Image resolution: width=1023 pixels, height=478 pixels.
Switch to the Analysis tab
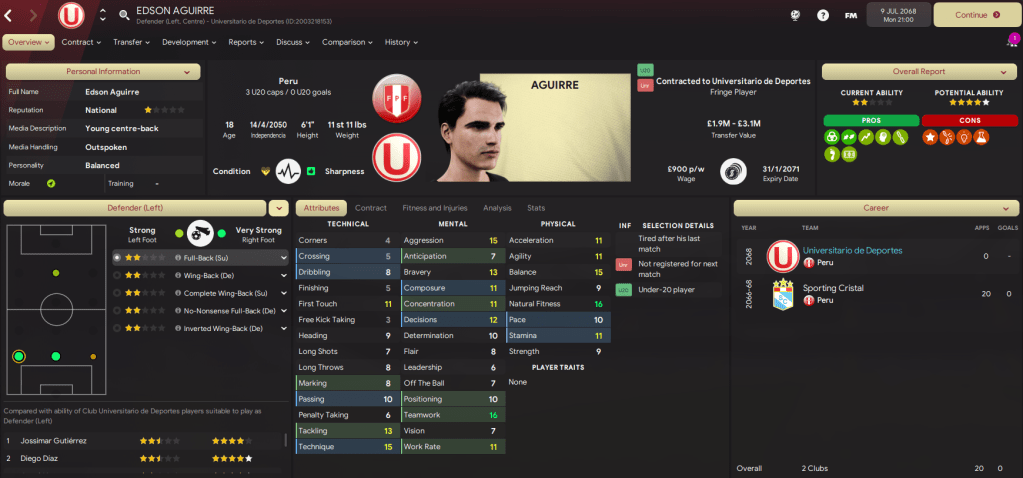496,208
